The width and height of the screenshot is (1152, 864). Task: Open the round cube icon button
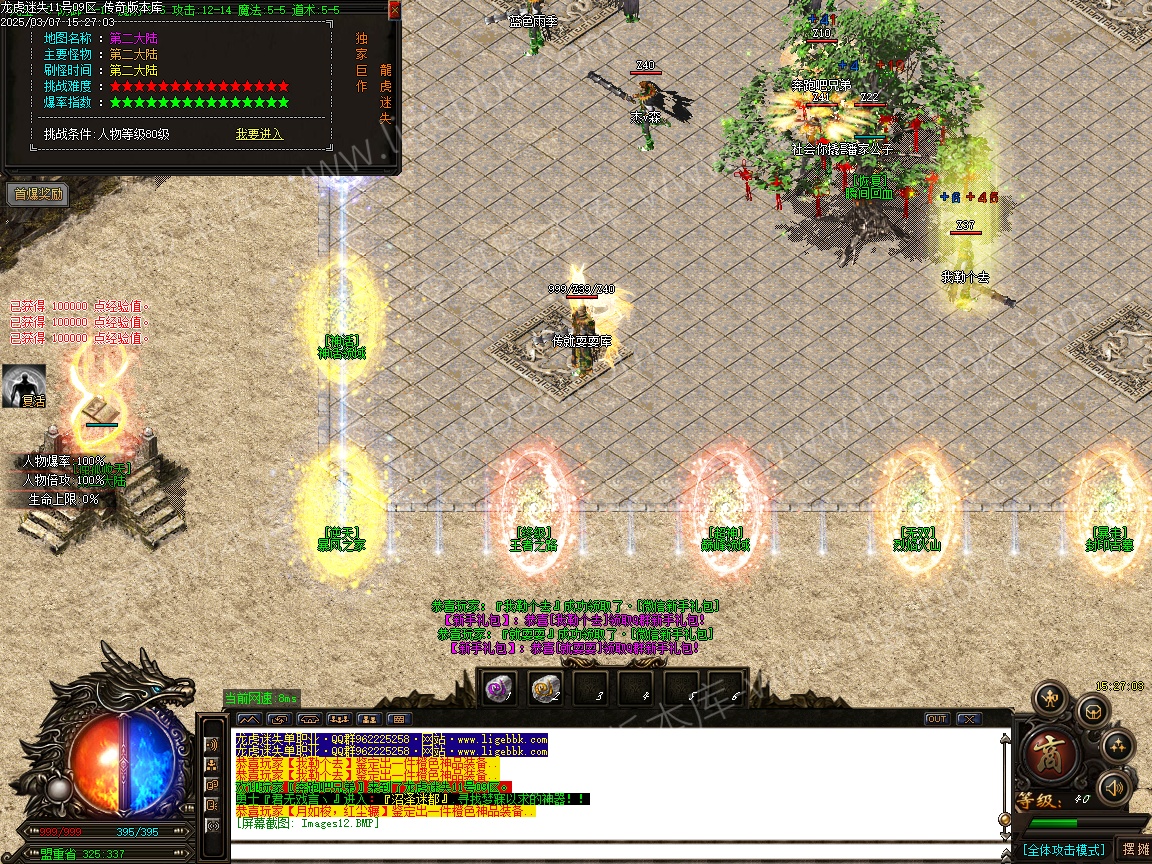pyautogui.click(x=1091, y=712)
